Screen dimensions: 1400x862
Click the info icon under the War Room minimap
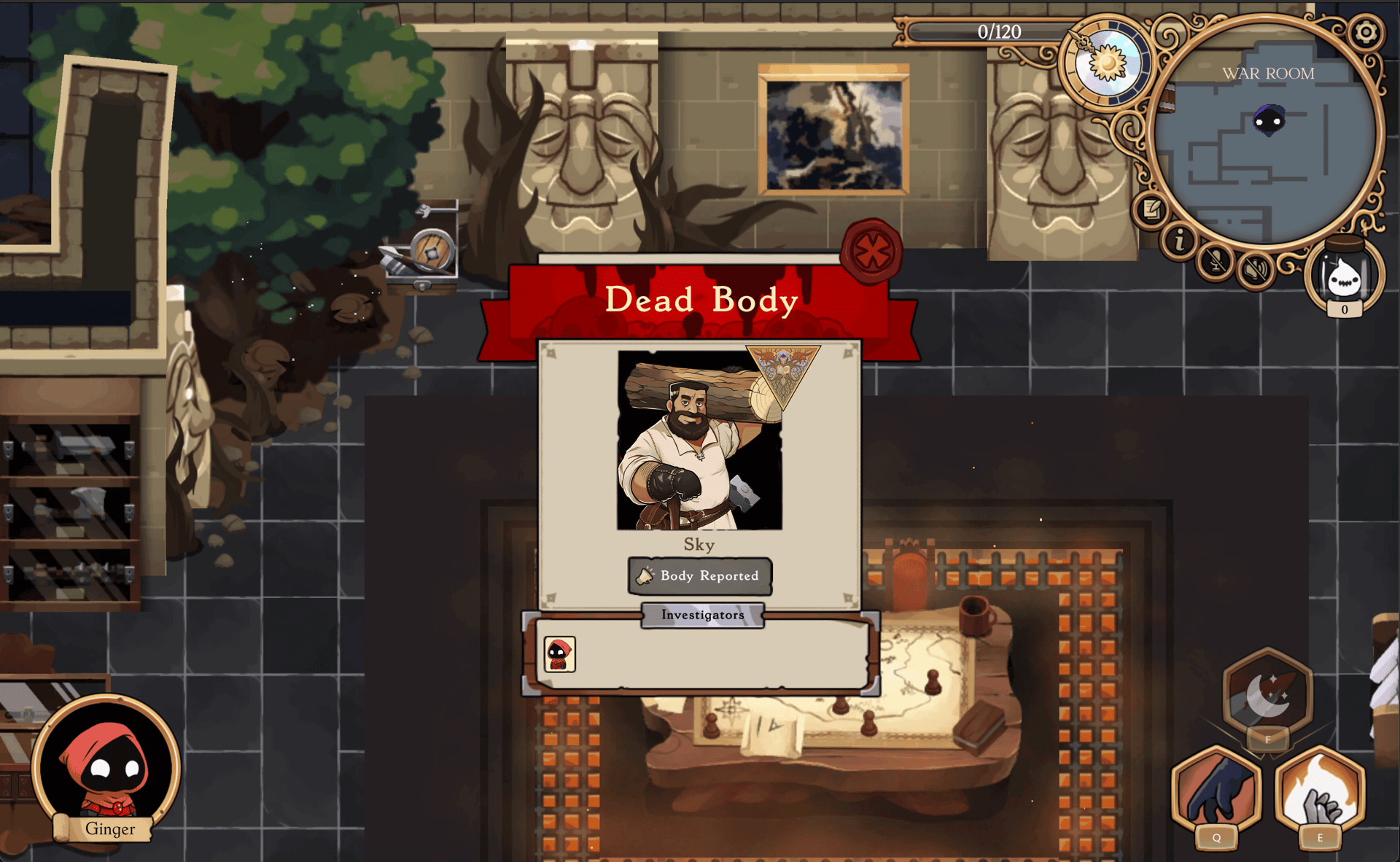pos(1180,241)
